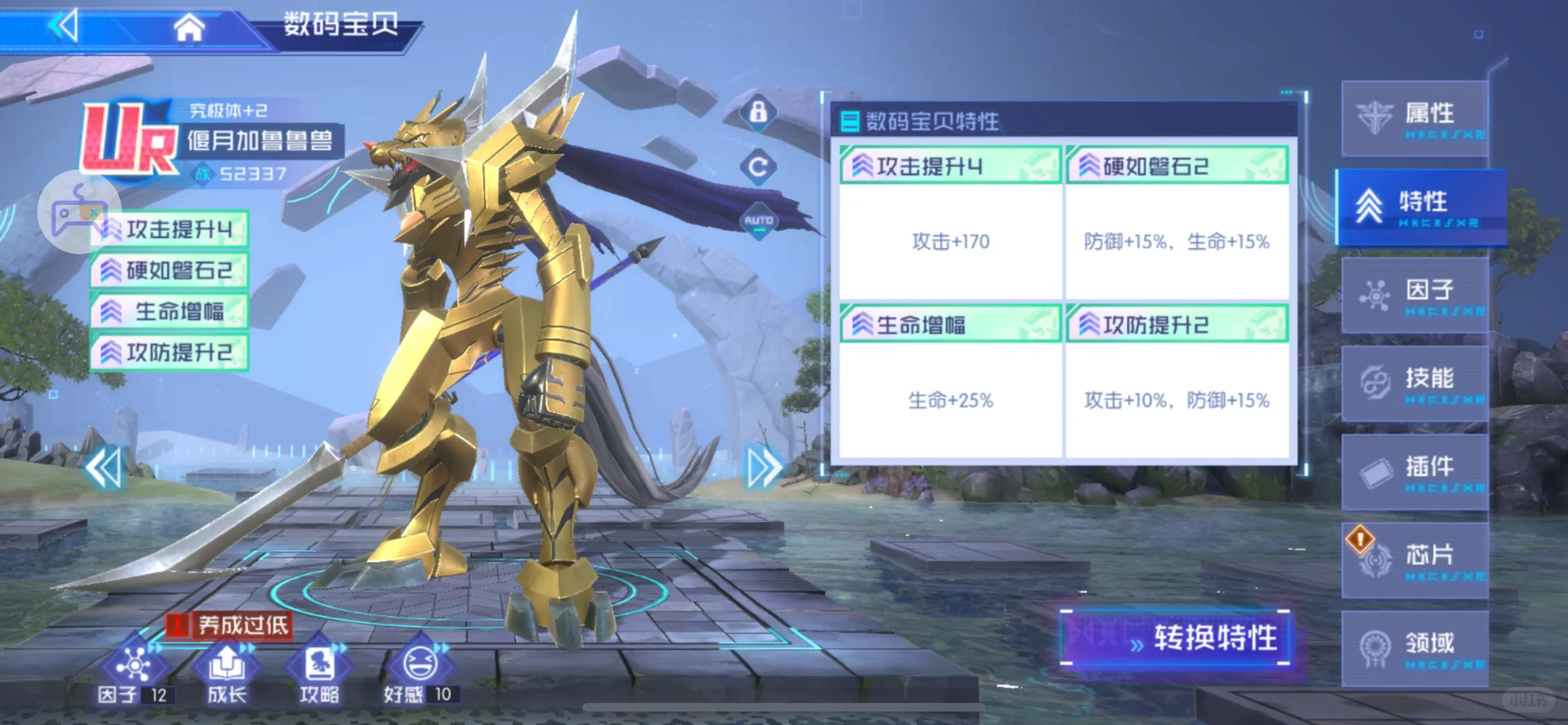Viewport: 1568px width, 725px height.
Task: Tap the floating gamepad overlay icon
Action: (79, 211)
